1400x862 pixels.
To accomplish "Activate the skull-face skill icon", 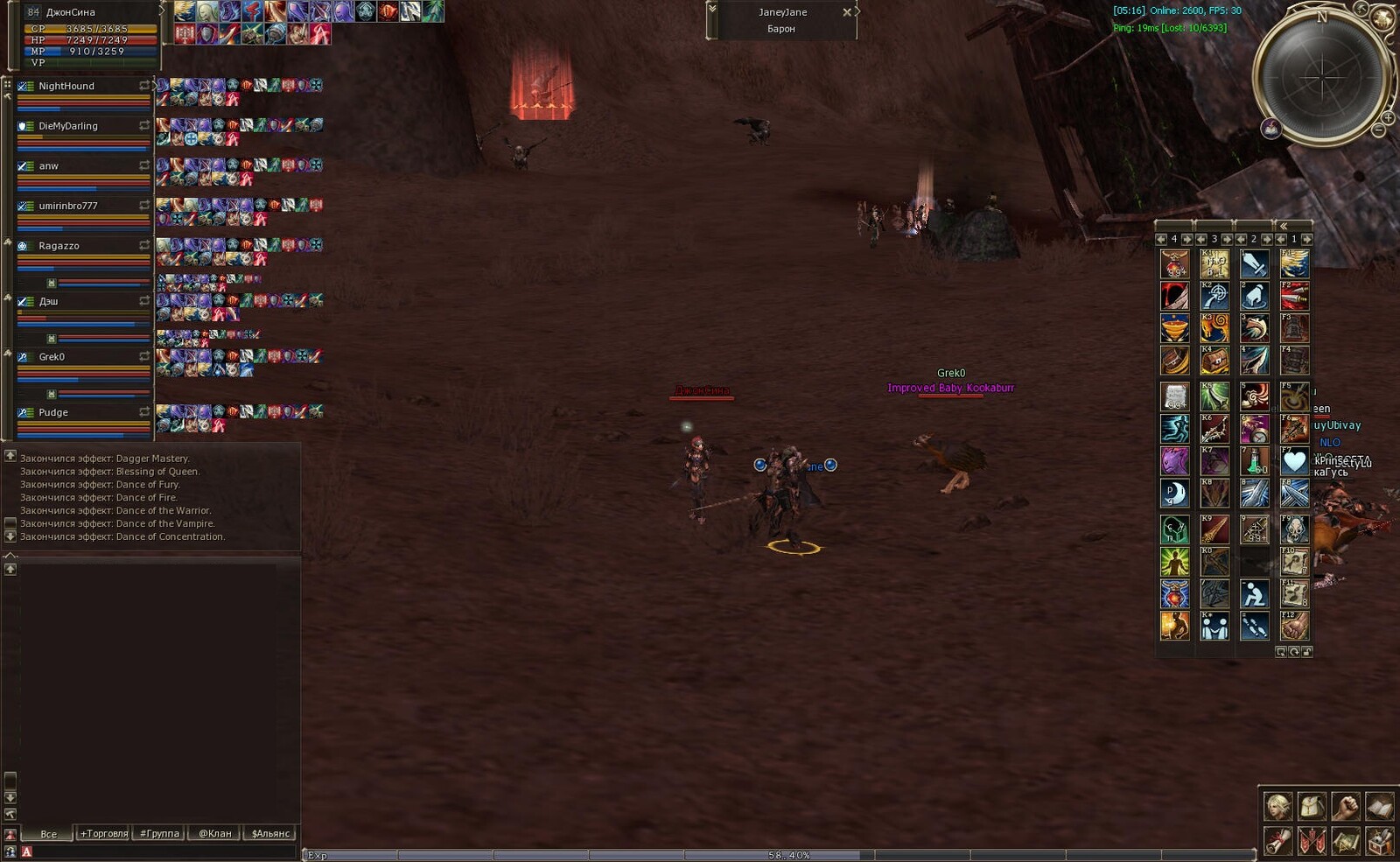I will tap(1294, 529).
